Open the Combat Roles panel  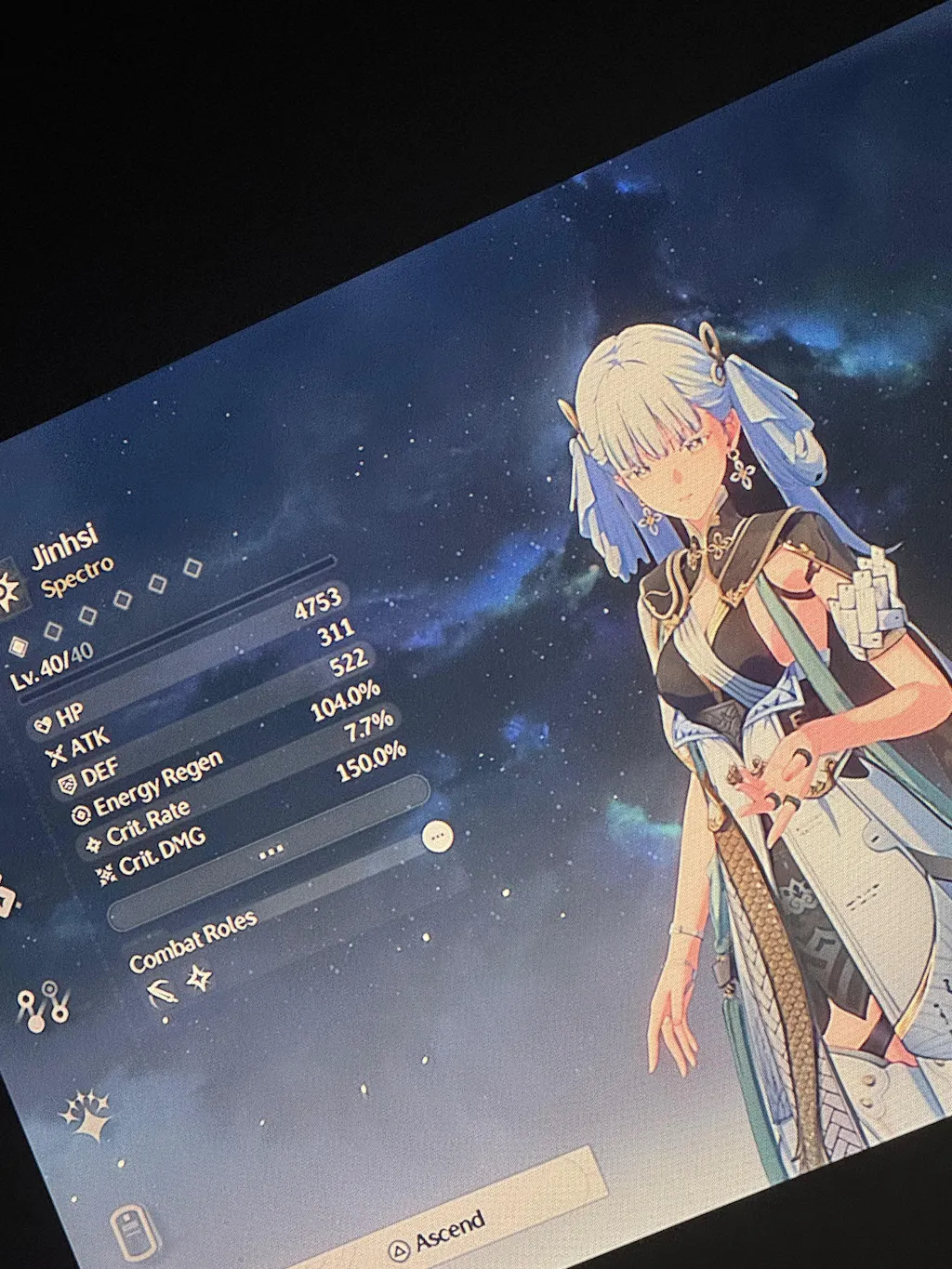click(193, 941)
